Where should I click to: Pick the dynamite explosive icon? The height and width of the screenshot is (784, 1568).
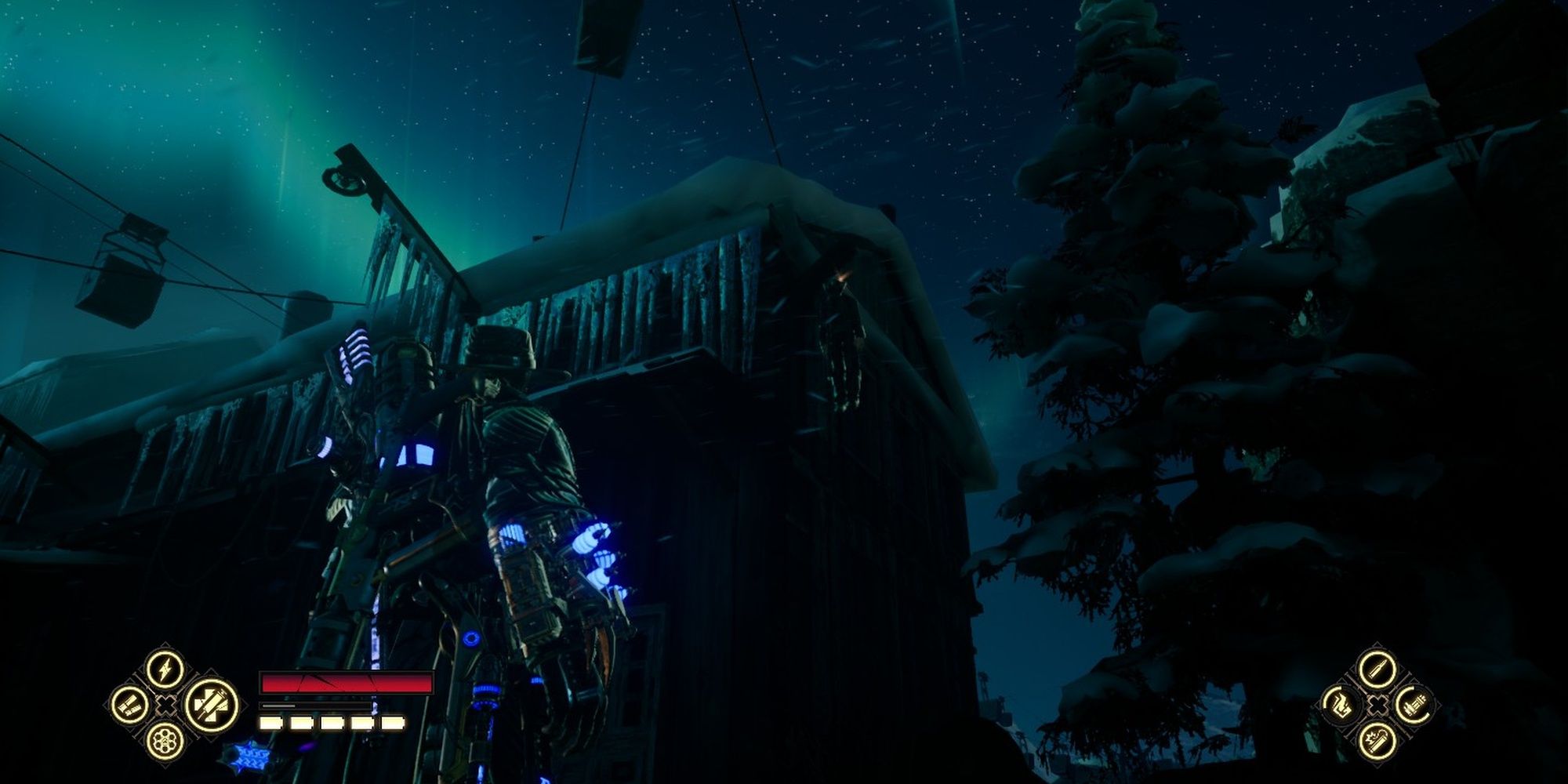pyautogui.click(x=1379, y=743)
